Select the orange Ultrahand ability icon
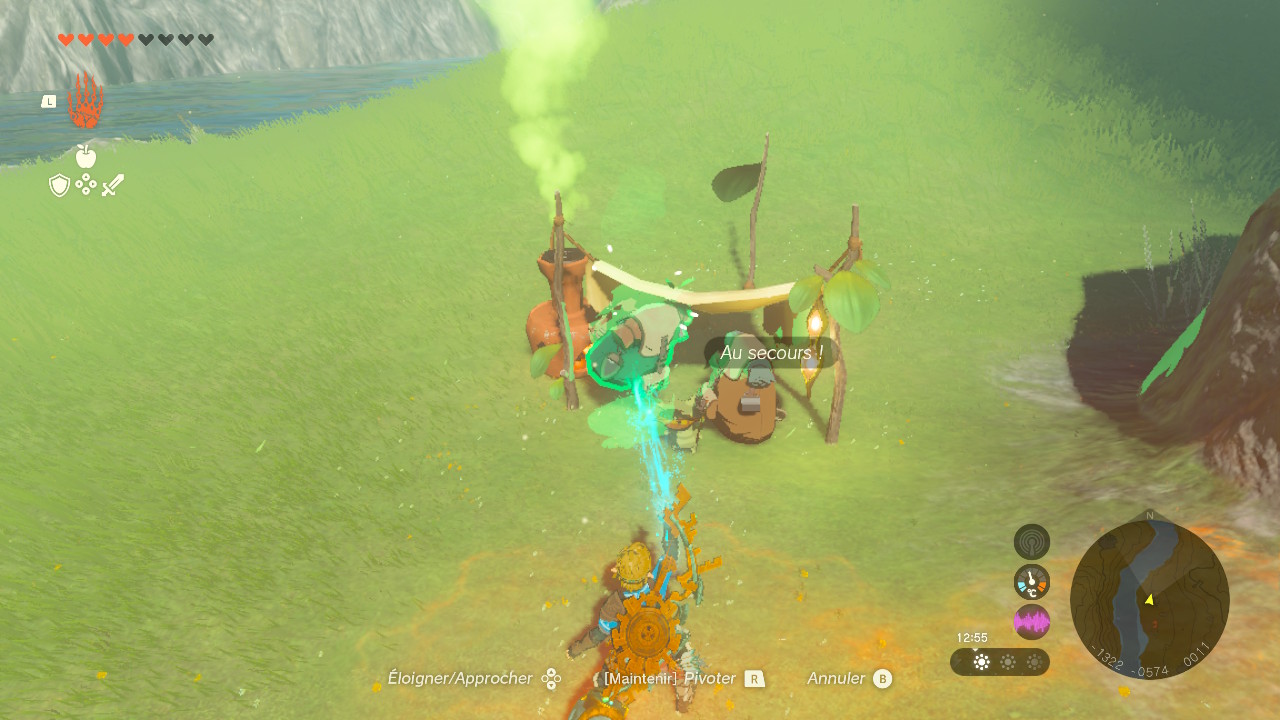1280x720 pixels. point(86,101)
